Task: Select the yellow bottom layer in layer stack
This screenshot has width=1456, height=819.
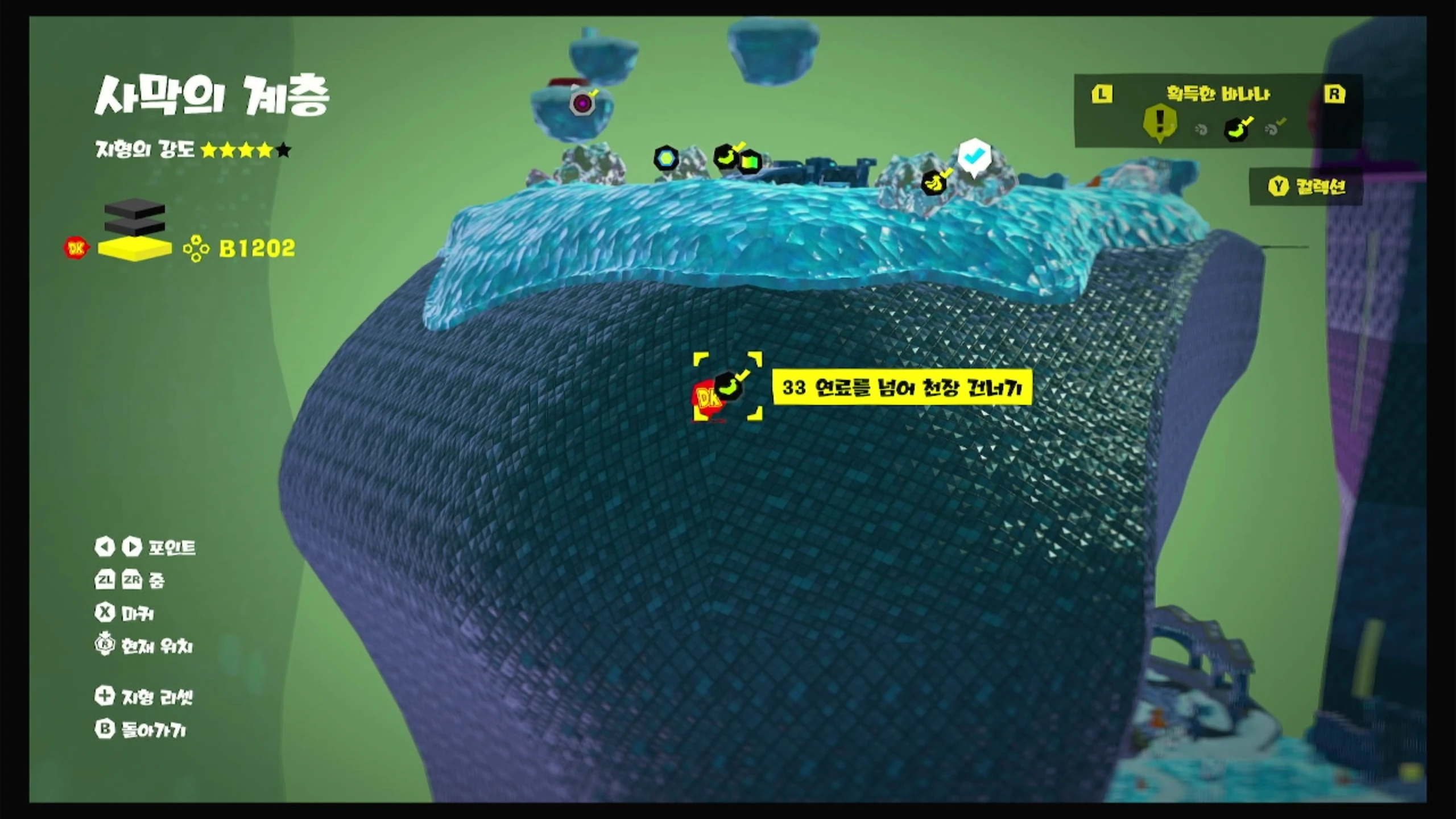Action: [x=135, y=249]
